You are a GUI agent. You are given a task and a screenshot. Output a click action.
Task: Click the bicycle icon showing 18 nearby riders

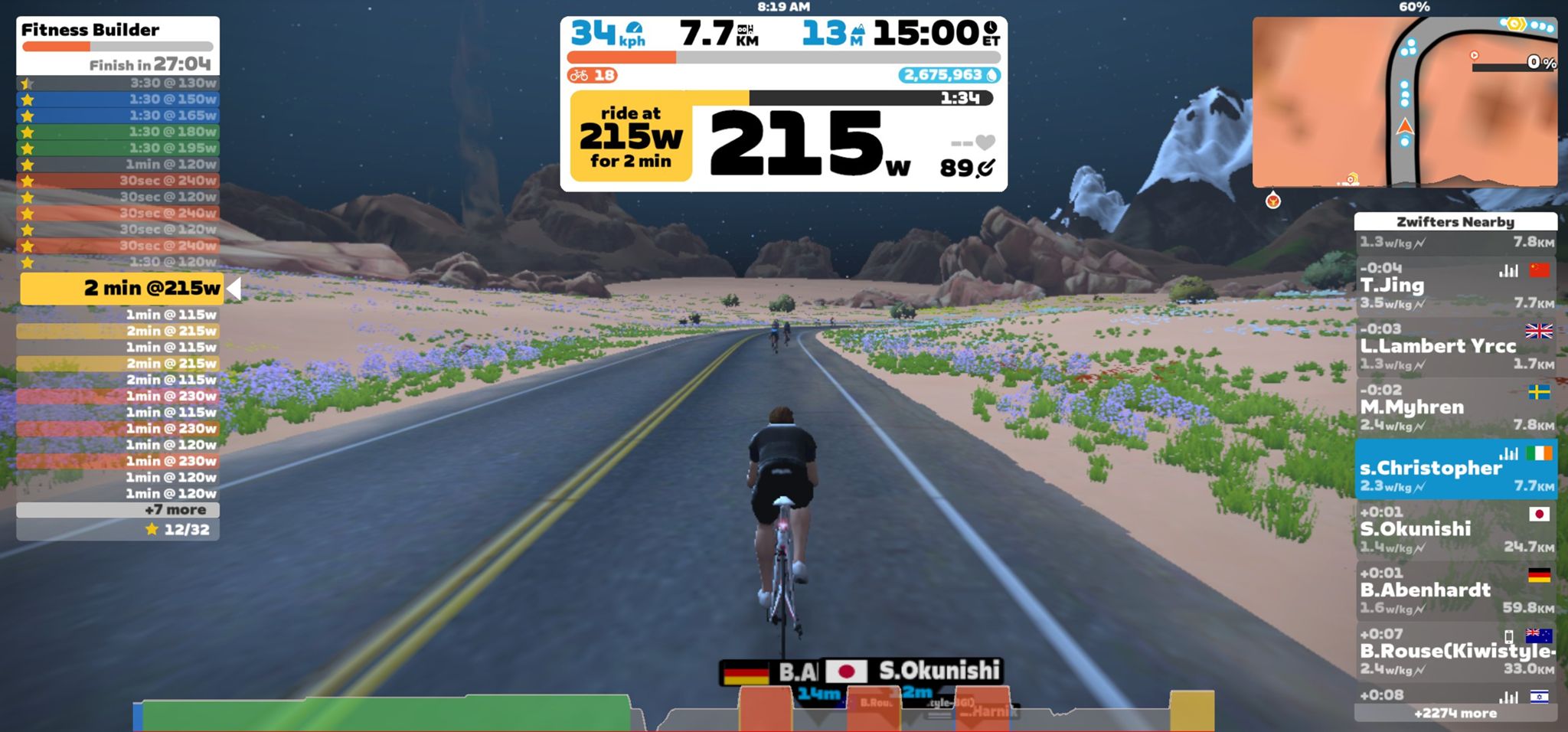pyautogui.click(x=579, y=74)
